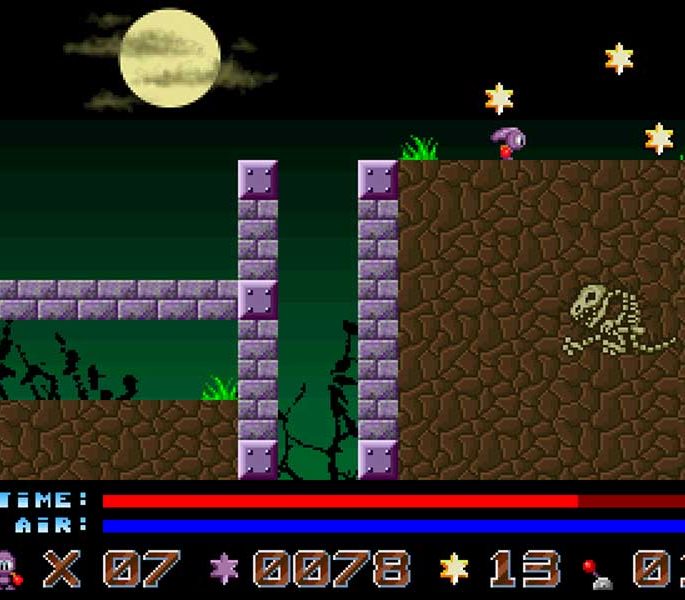This screenshot has width=685, height=600.
Task: Select the purple star score icon
Action: tap(224, 569)
